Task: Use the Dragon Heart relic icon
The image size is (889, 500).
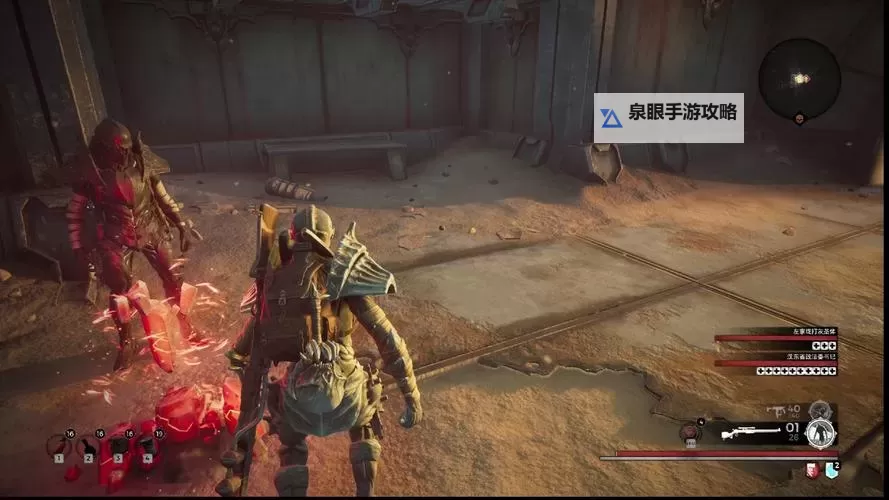Action: click(x=689, y=433)
